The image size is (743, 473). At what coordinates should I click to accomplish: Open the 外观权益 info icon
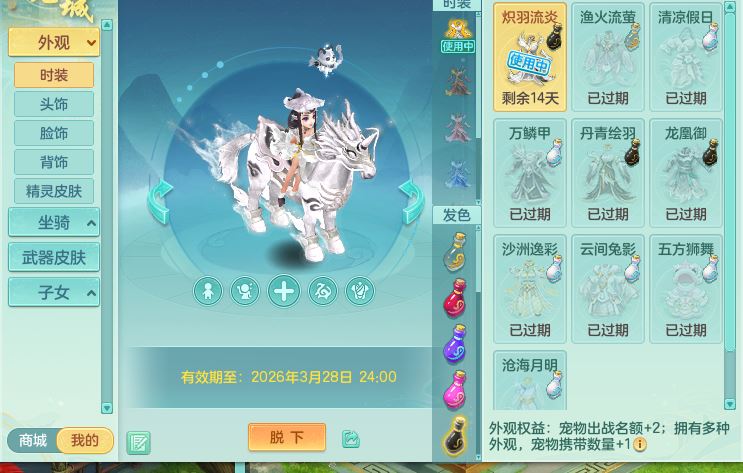coord(640,444)
